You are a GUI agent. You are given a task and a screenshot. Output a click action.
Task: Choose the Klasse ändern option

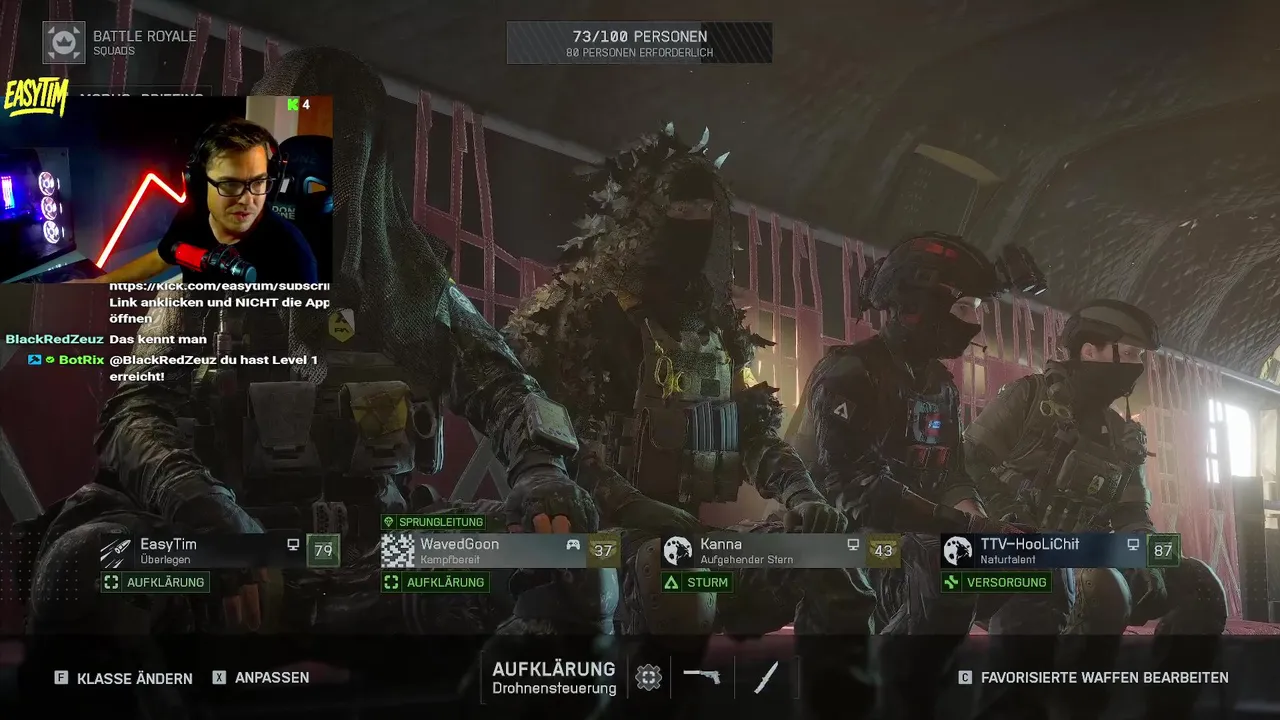tap(123, 678)
